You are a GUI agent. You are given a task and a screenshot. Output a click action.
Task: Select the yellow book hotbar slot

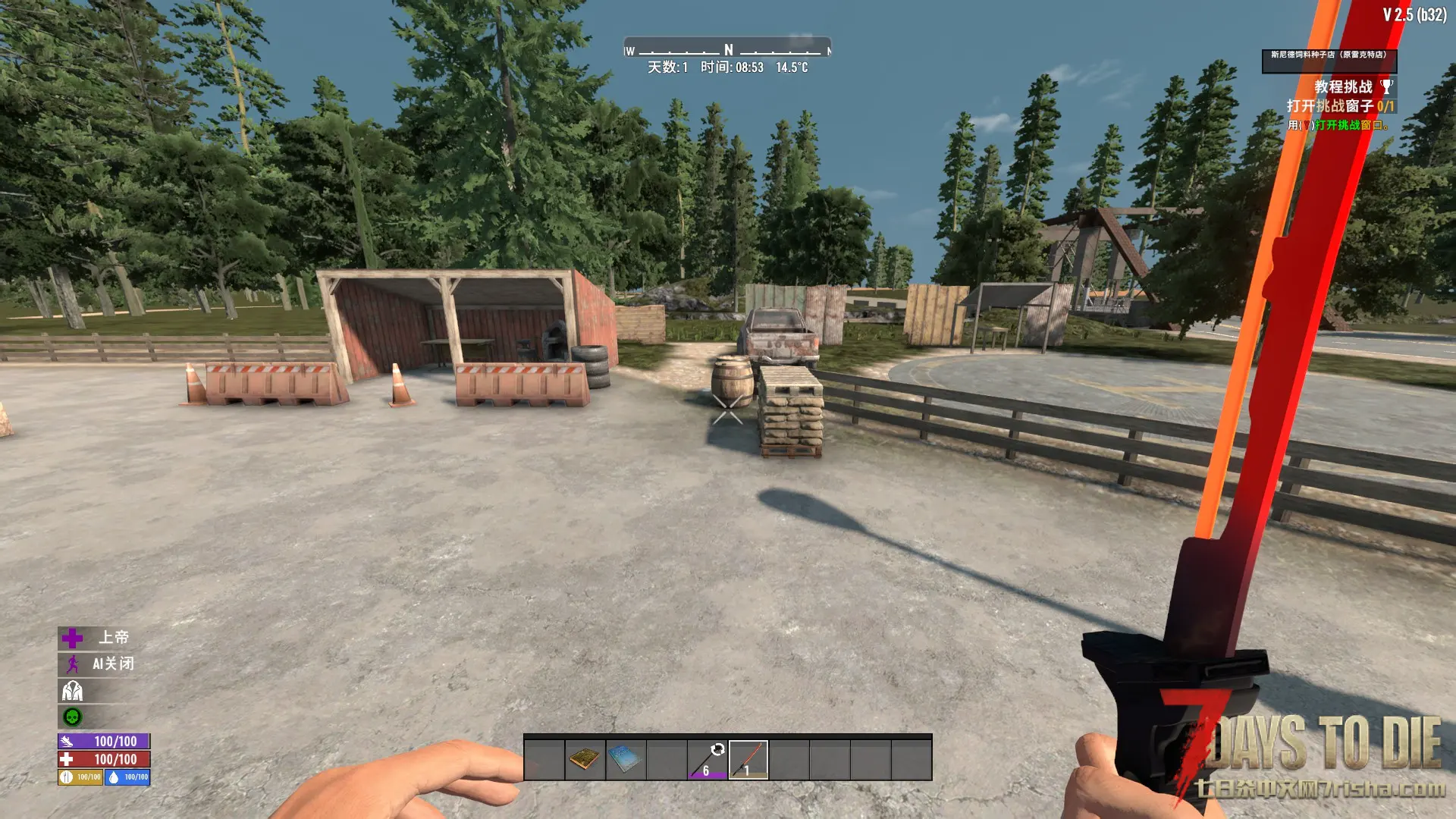pos(585,759)
